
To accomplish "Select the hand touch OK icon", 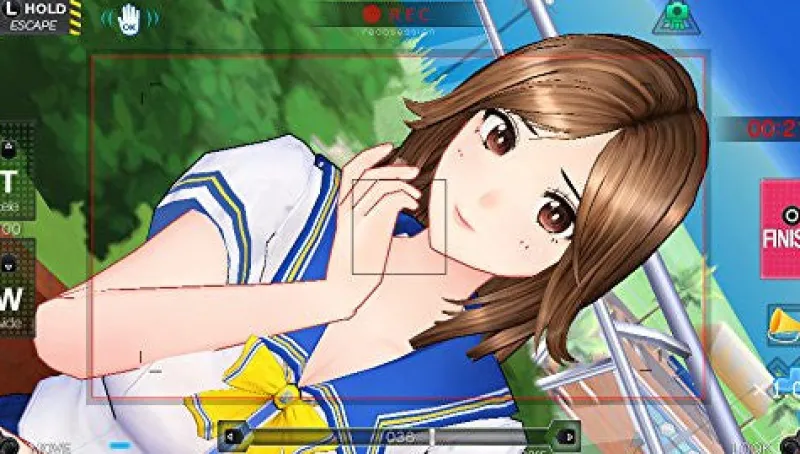I will pos(129,19).
